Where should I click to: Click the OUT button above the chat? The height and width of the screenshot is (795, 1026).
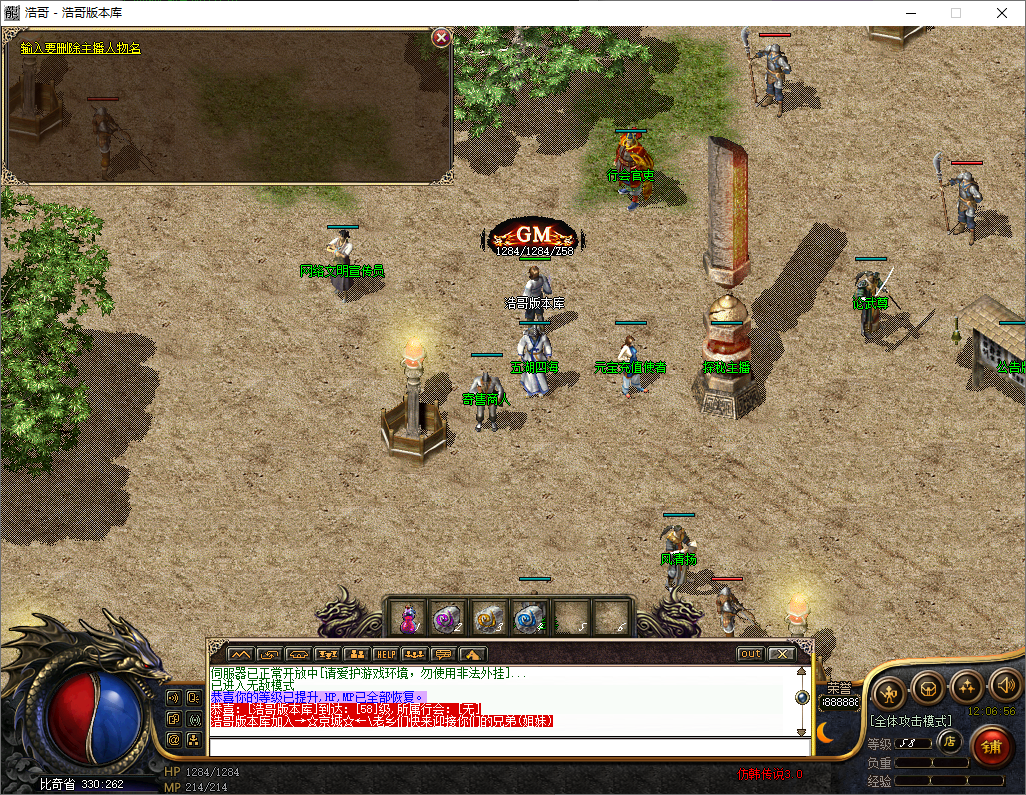[750, 654]
